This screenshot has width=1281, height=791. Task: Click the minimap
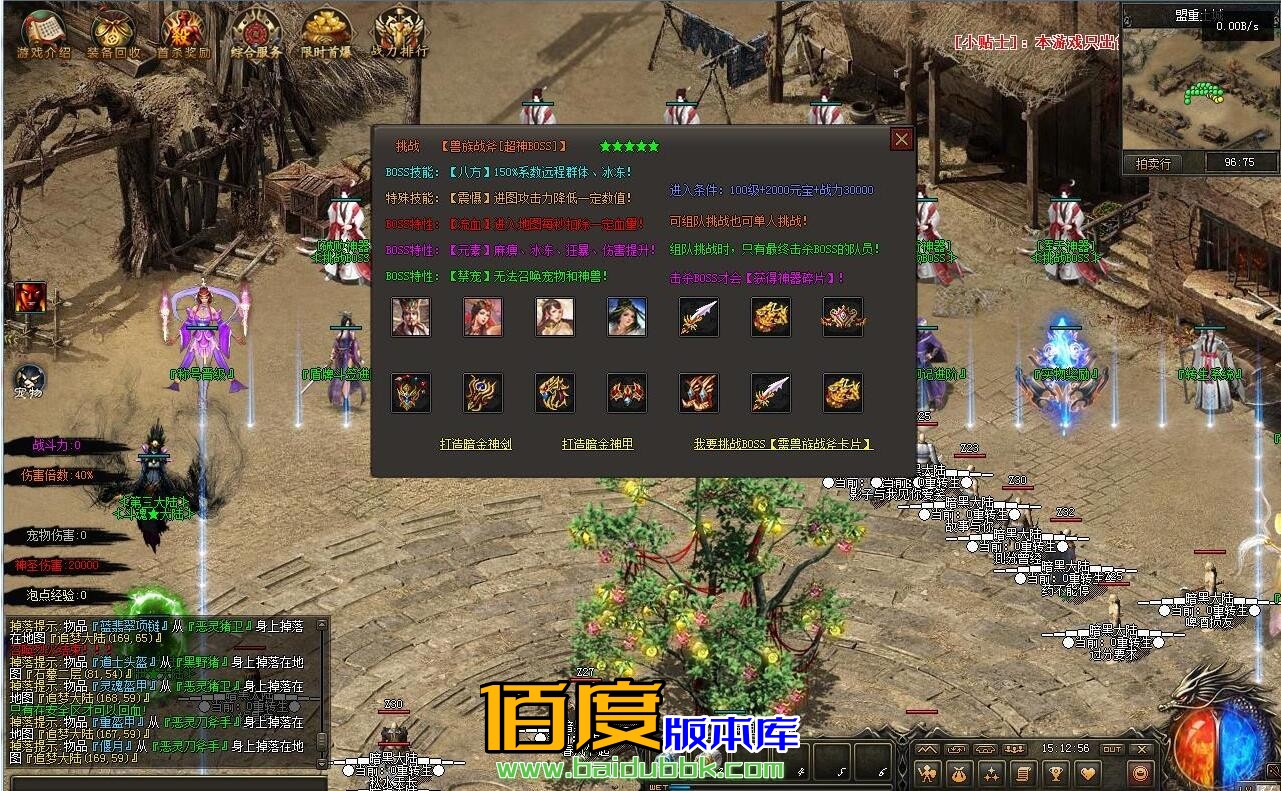tap(1199, 90)
